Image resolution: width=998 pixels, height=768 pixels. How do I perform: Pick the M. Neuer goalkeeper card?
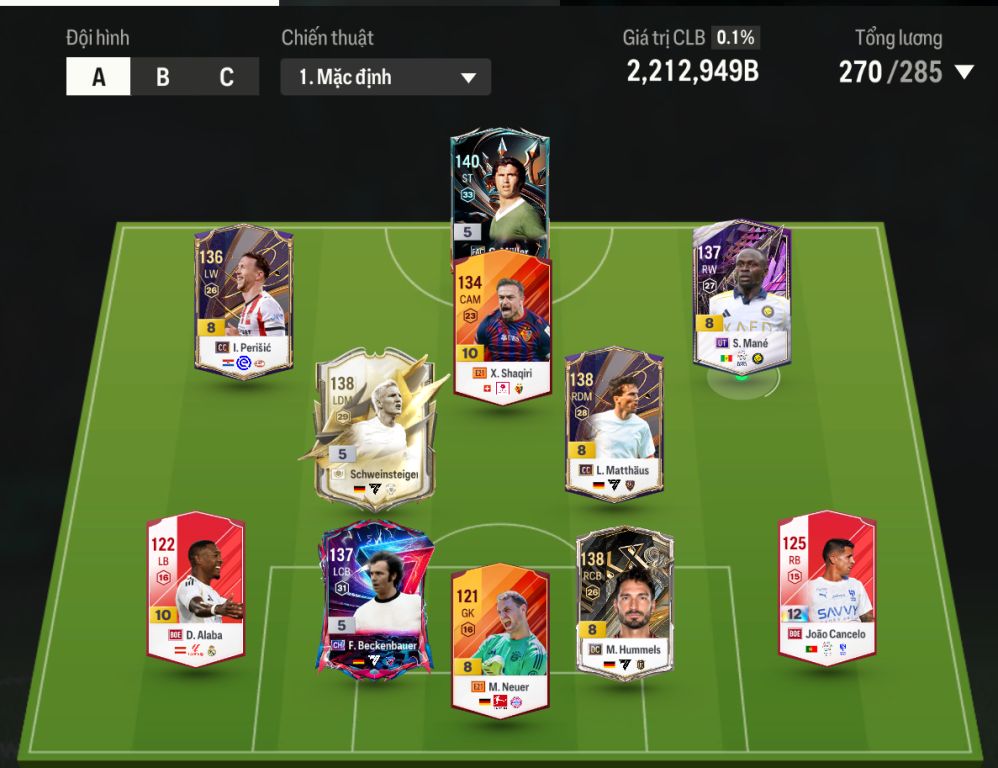tap(500, 640)
